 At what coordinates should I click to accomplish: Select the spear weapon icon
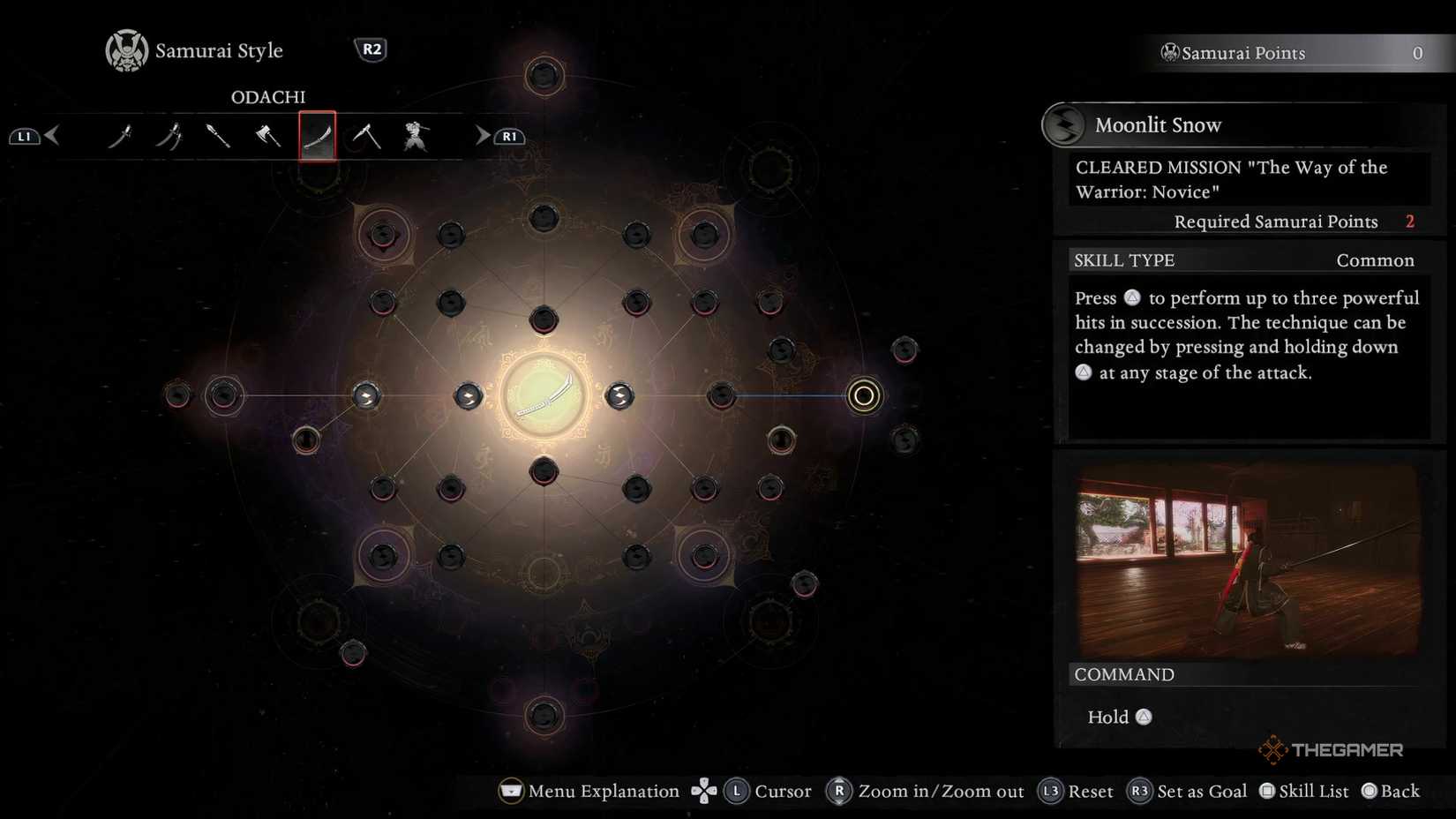pos(219,135)
